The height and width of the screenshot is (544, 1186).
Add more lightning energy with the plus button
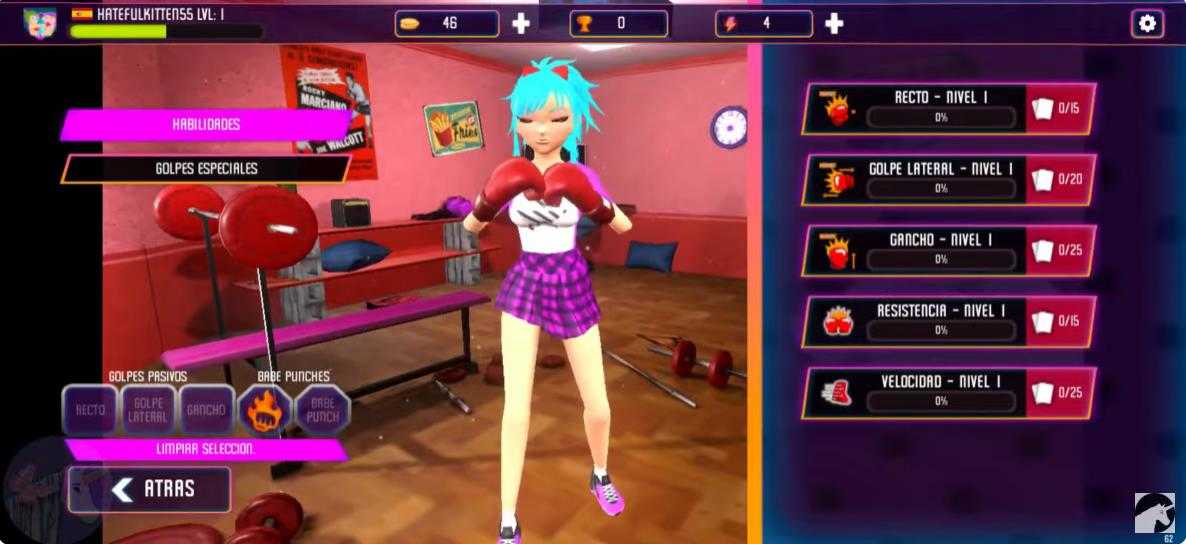click(x=834, y=23)
